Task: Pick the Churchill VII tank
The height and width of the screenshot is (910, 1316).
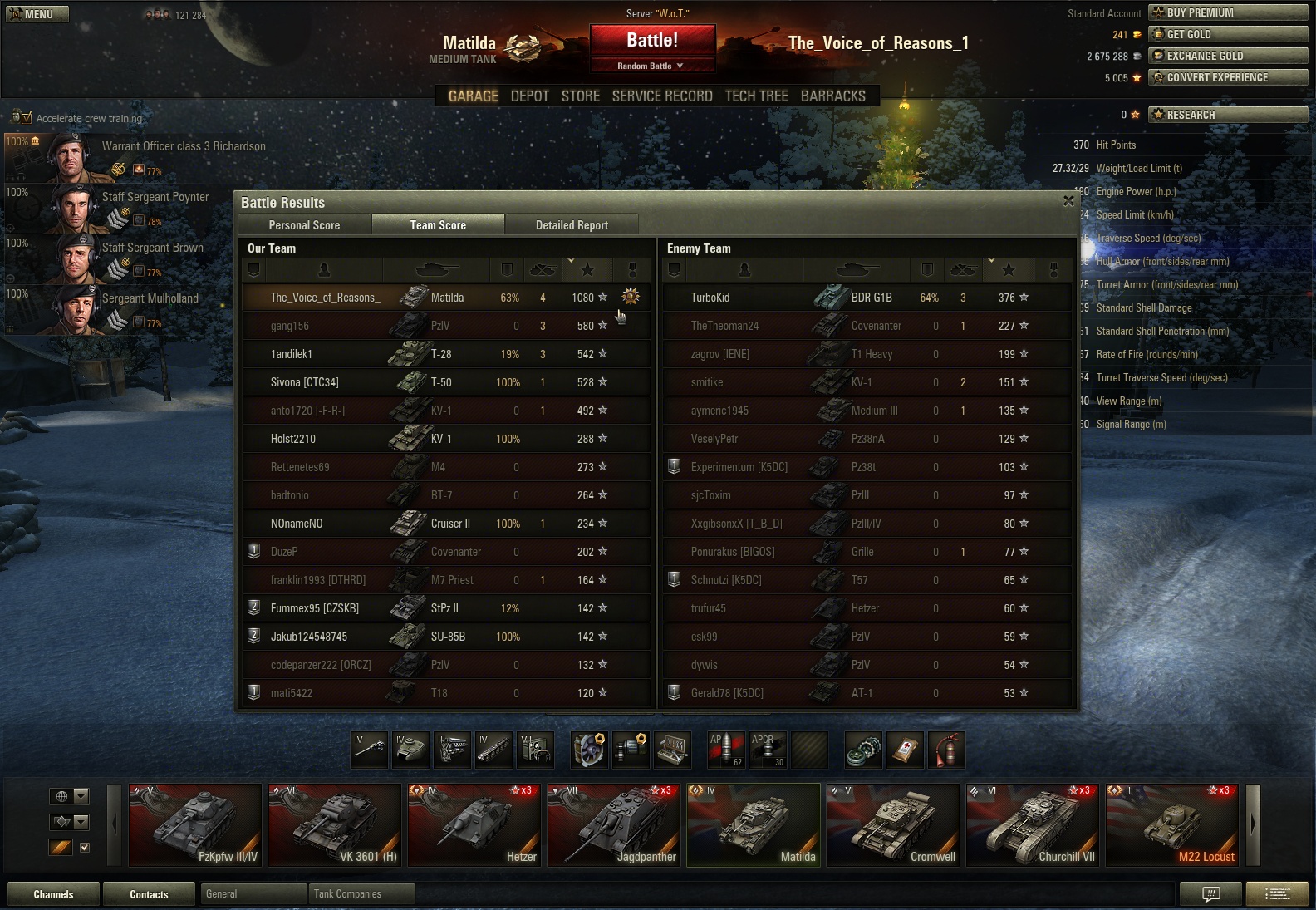Action: tap(1033, 825)
